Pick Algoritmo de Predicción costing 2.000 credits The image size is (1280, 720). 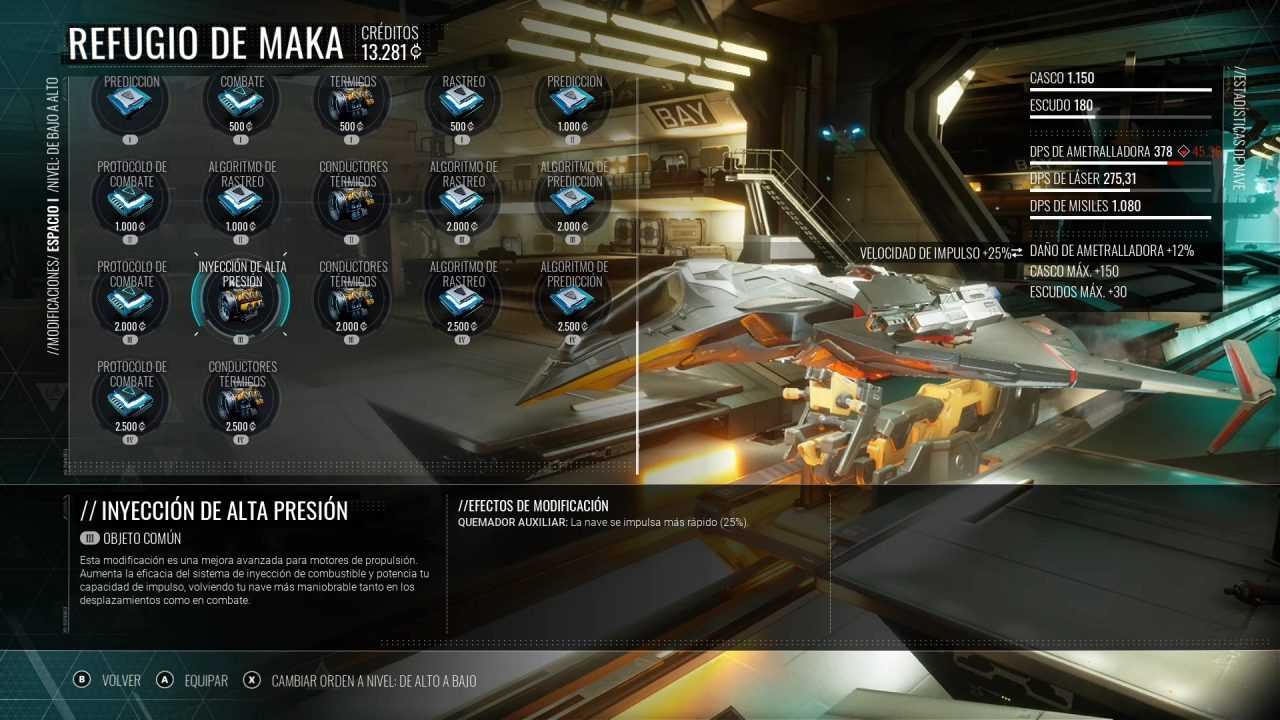pyautogui.click(x=573, y=201)
